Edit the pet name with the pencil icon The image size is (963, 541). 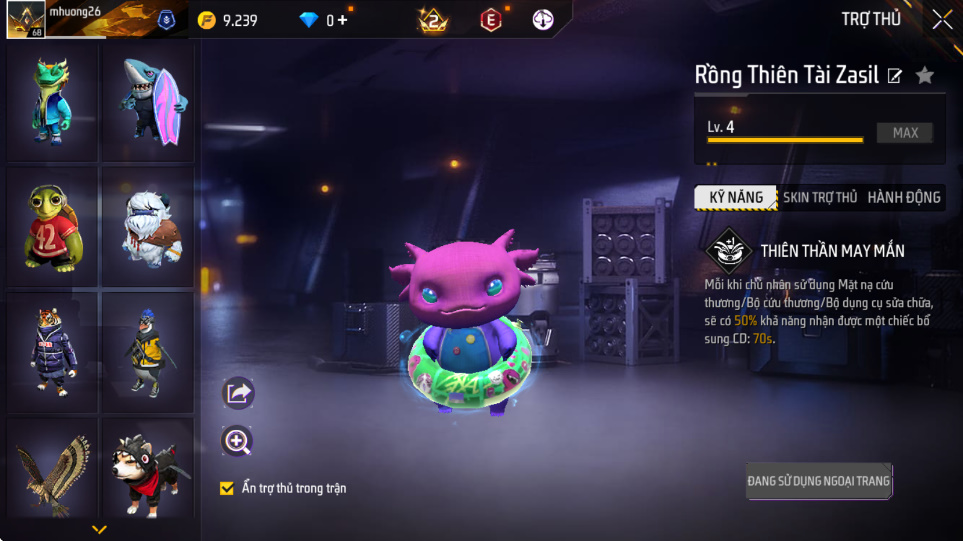[895, 76]
